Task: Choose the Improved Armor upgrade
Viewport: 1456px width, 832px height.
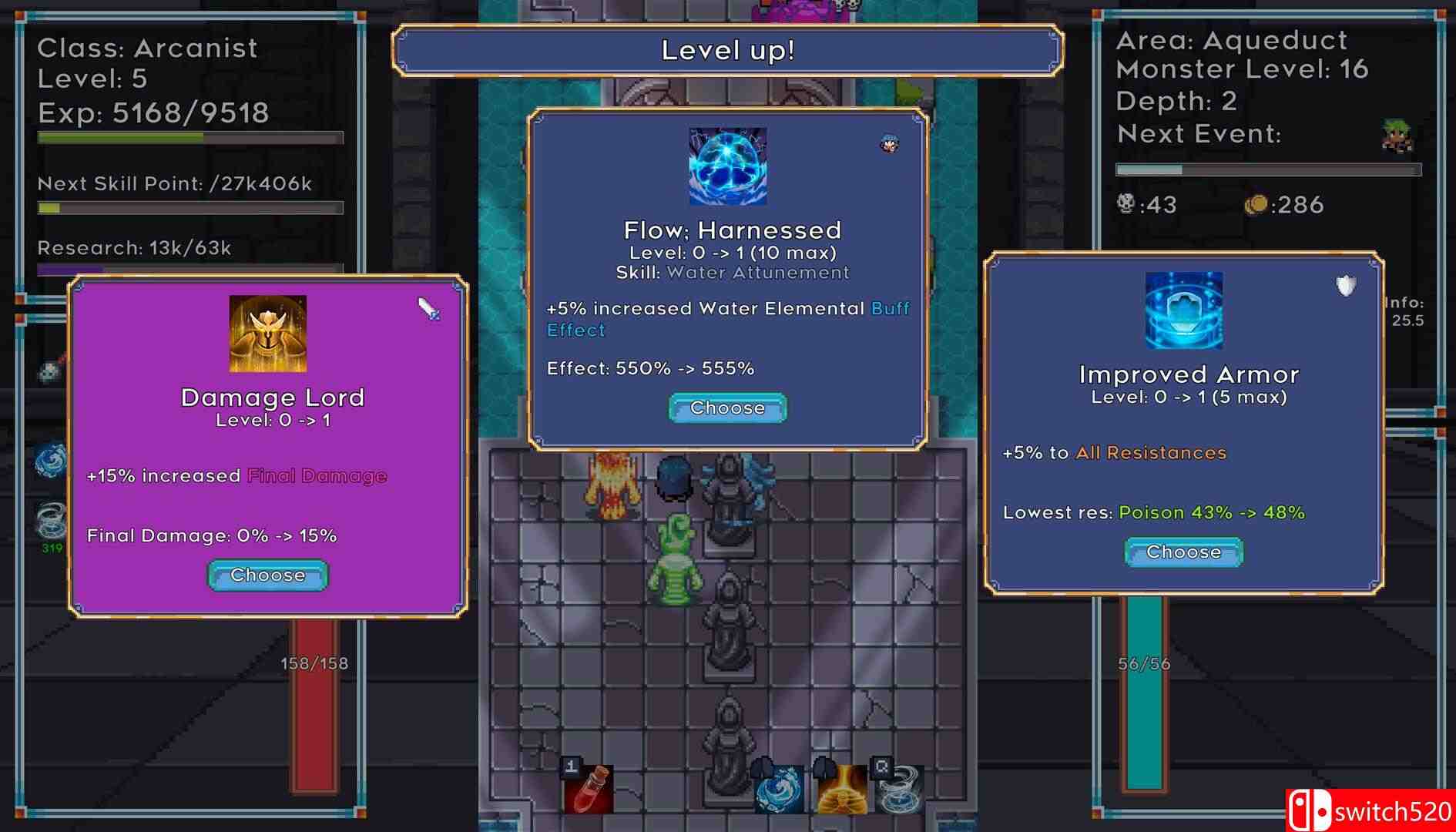Action: pos(1183,552)
